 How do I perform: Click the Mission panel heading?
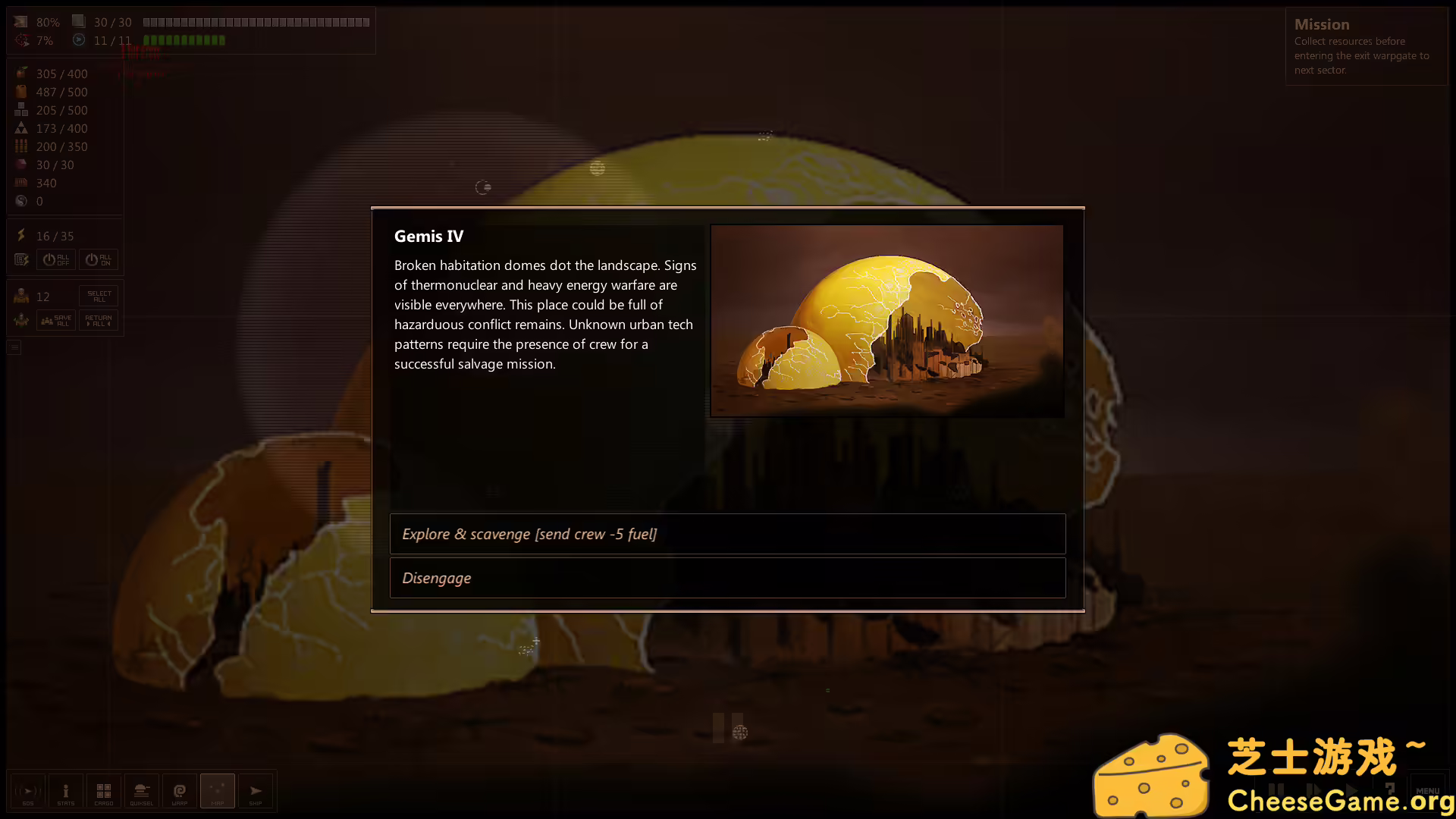click(1322, 24)
